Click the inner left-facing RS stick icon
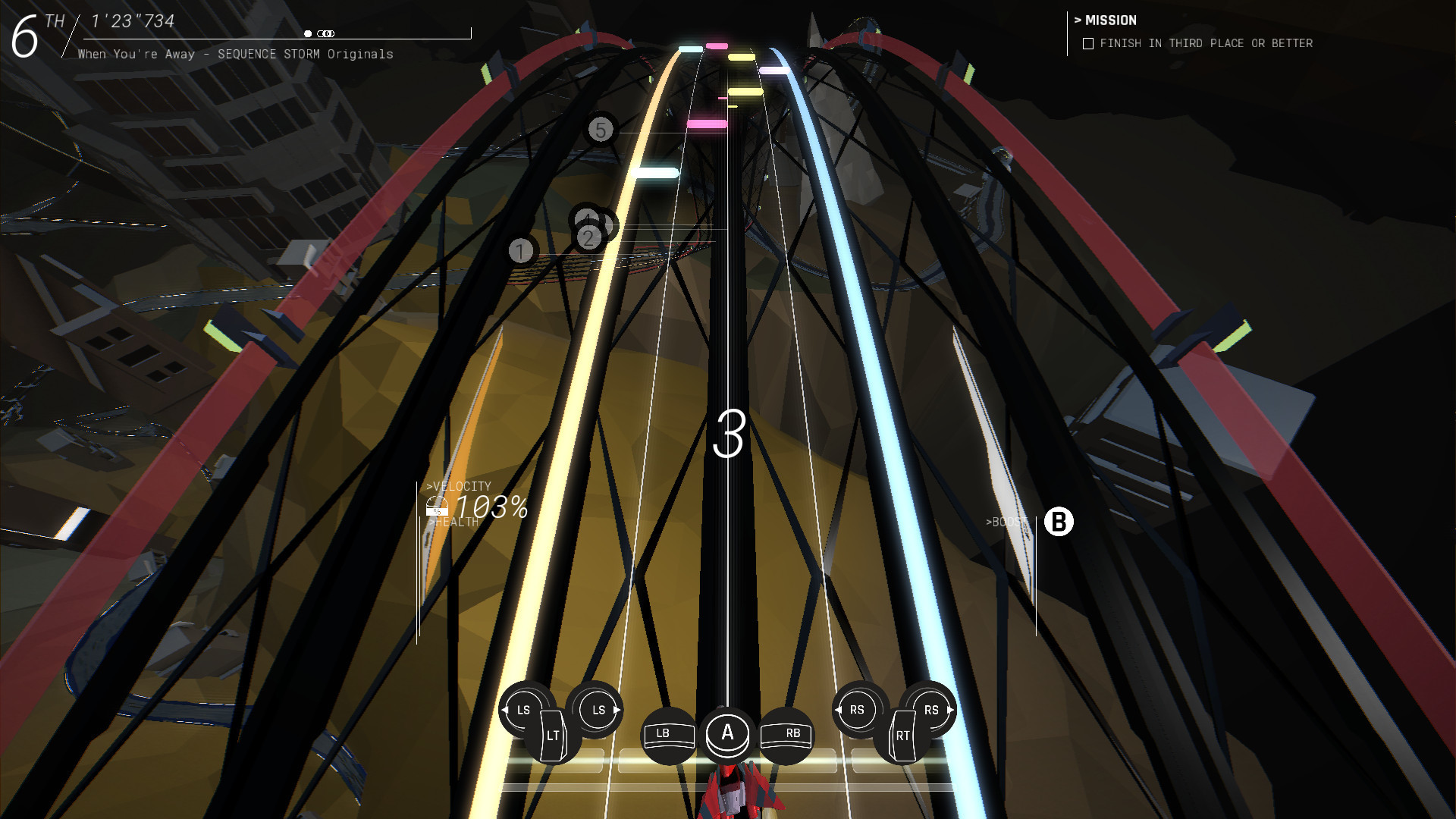Viewport: 1456px width, 819px height. 857,711
